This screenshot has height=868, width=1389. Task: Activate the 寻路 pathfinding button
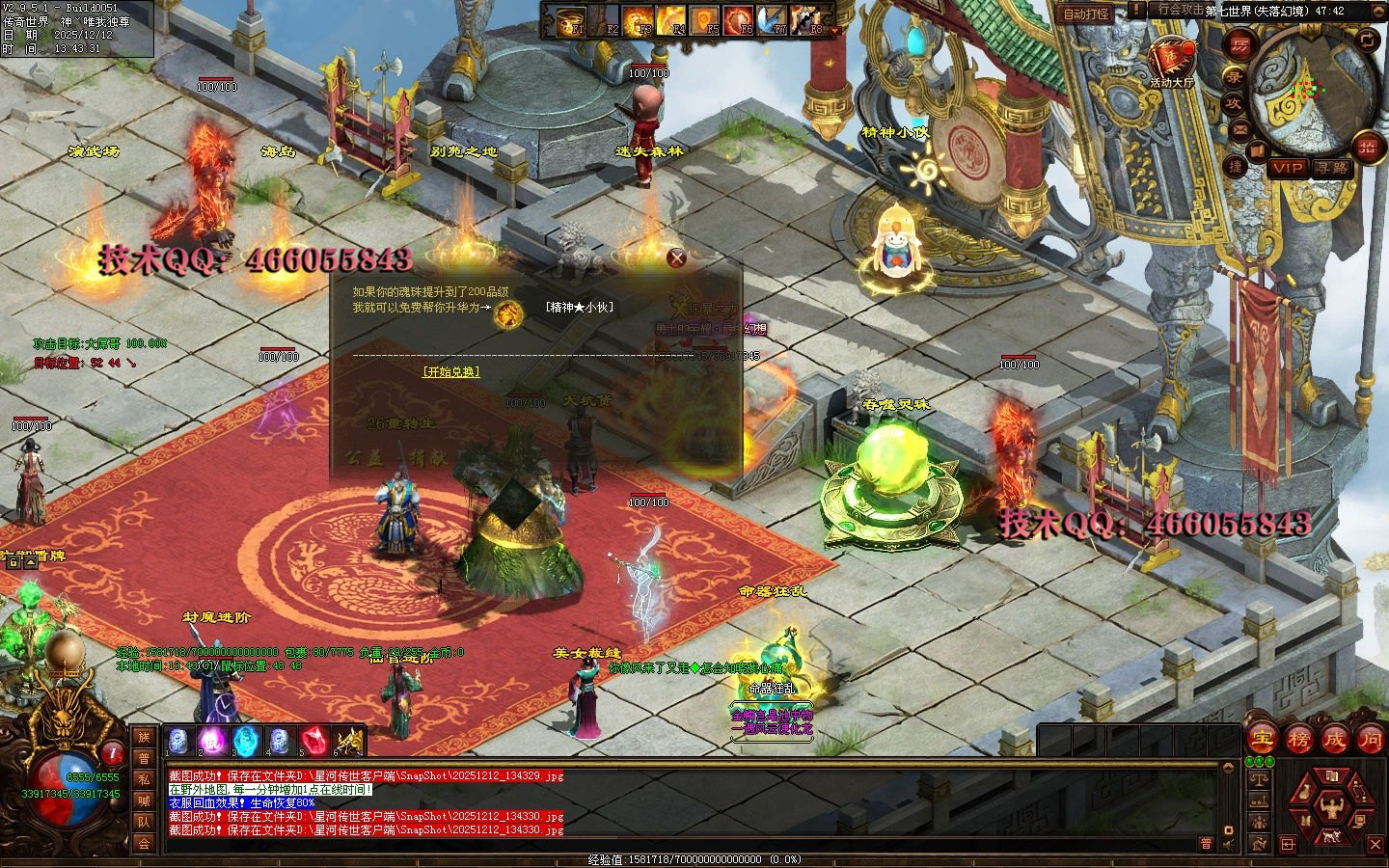tap(1331, 168)
